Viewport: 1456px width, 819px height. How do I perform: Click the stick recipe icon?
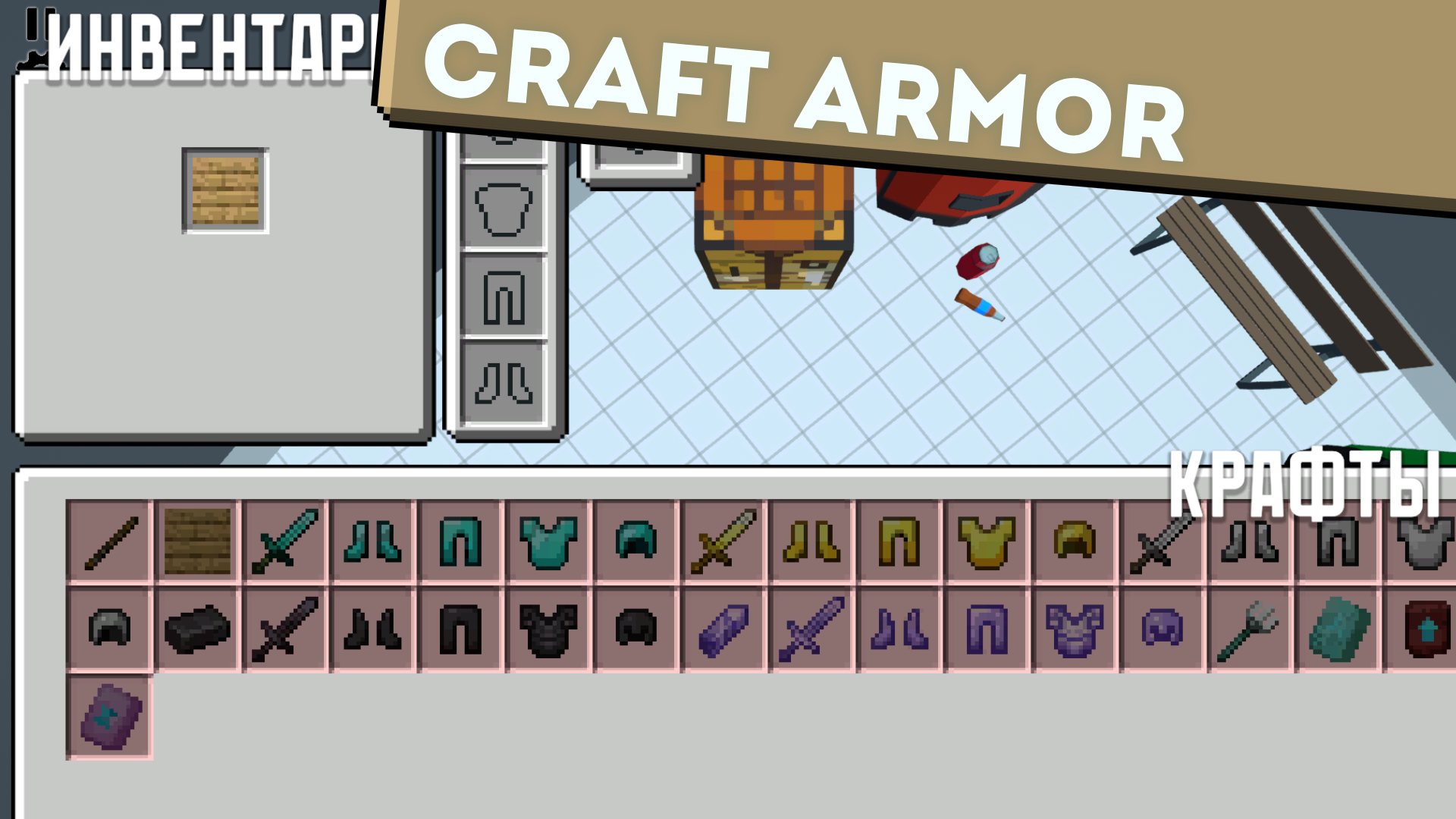(x=110, y=542)
